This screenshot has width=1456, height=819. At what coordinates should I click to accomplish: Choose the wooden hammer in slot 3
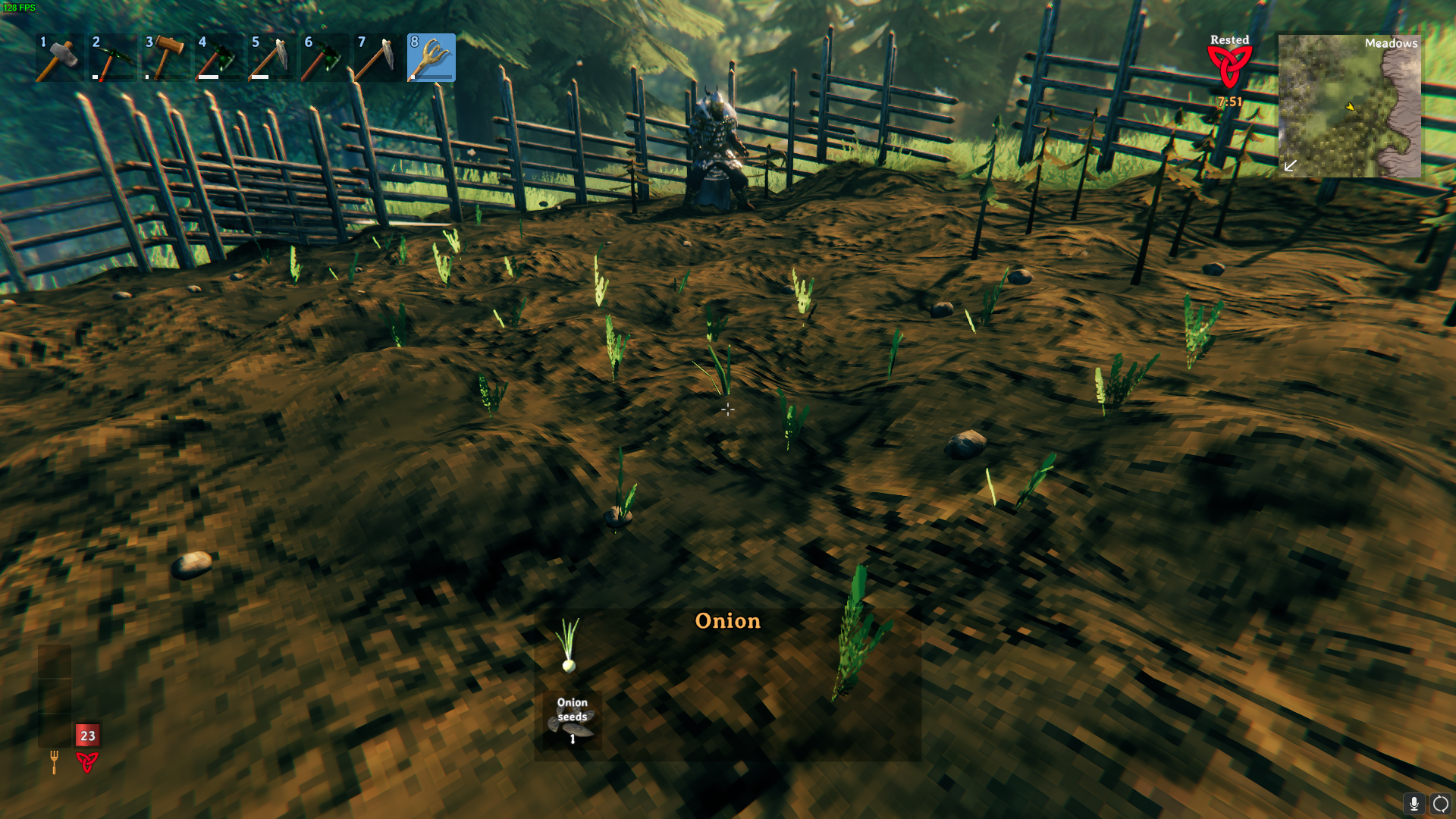pyautogui.click(x=165, y=58)
